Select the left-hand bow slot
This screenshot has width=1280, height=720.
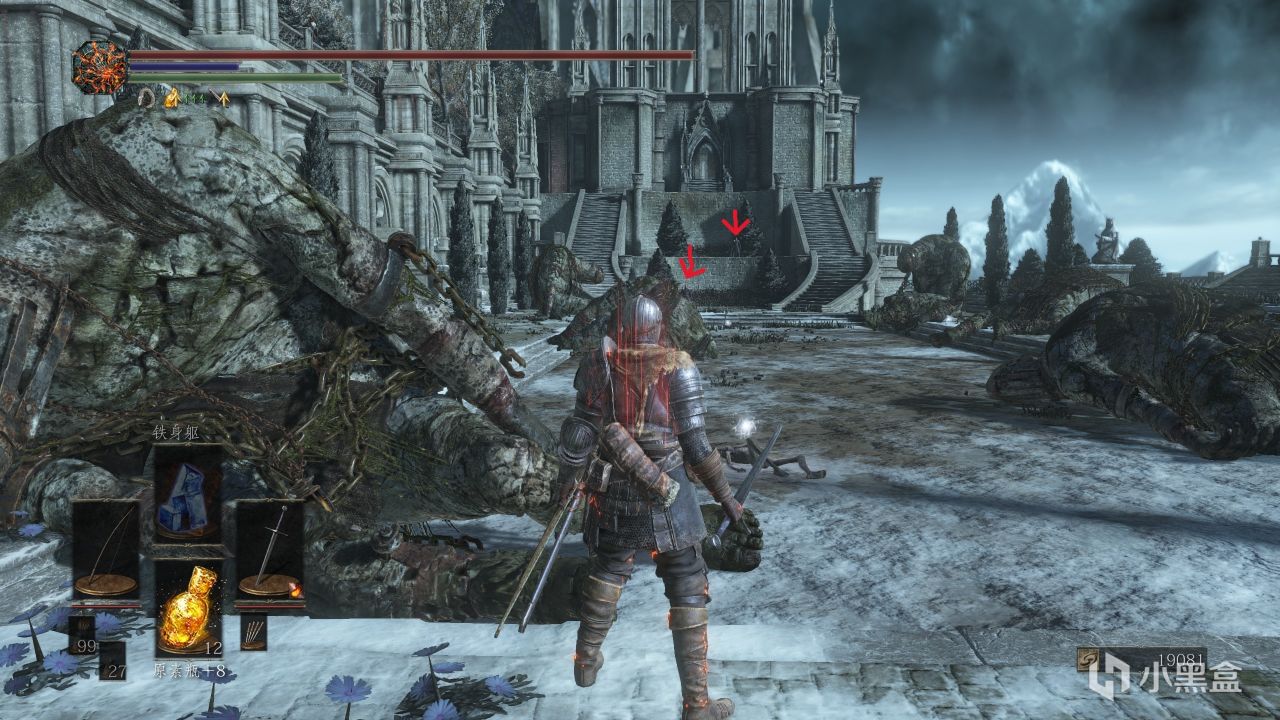(x=106, y=549)
